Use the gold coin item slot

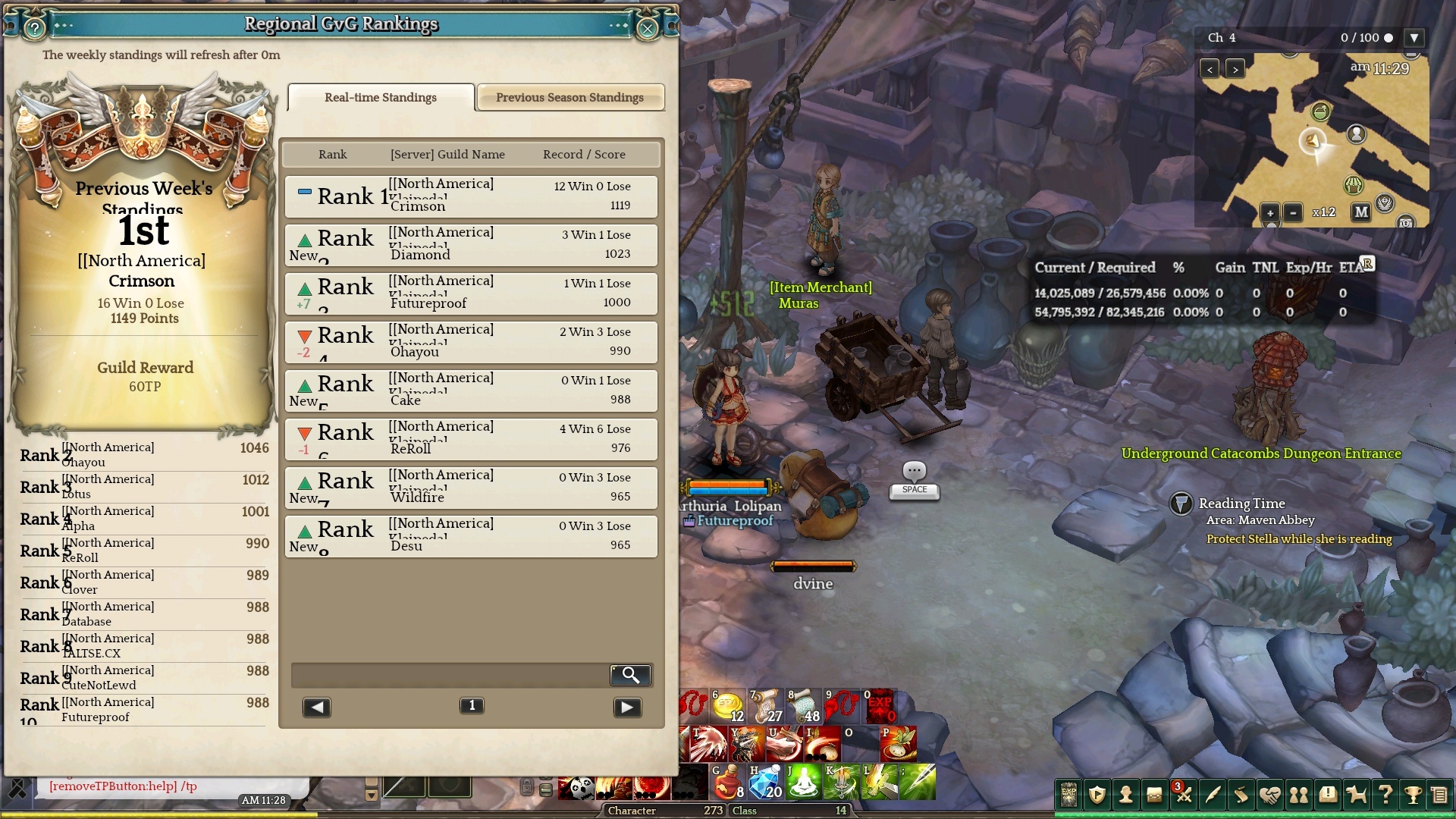tap(727, 706)
